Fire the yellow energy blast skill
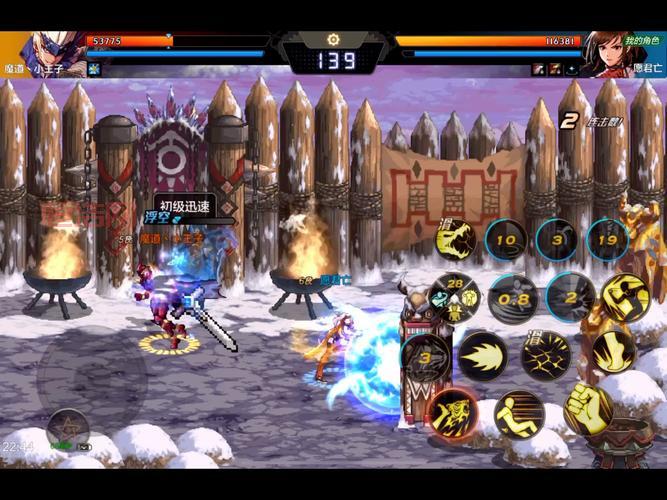The width and height of the screenshot is (667, 500). coord(482,355)
